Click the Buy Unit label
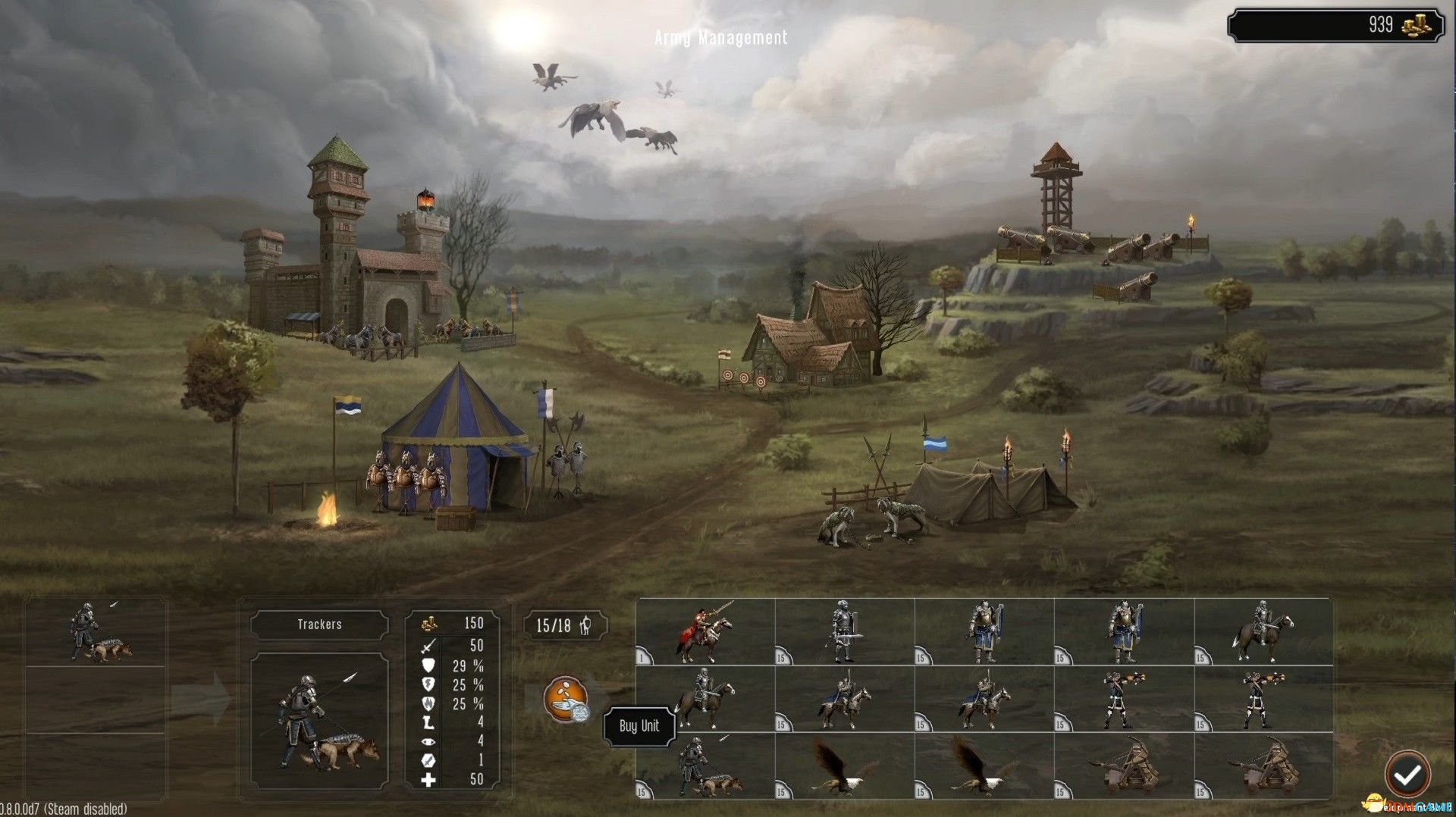Screen dimensions: 1456x817 tap(639, 725)
